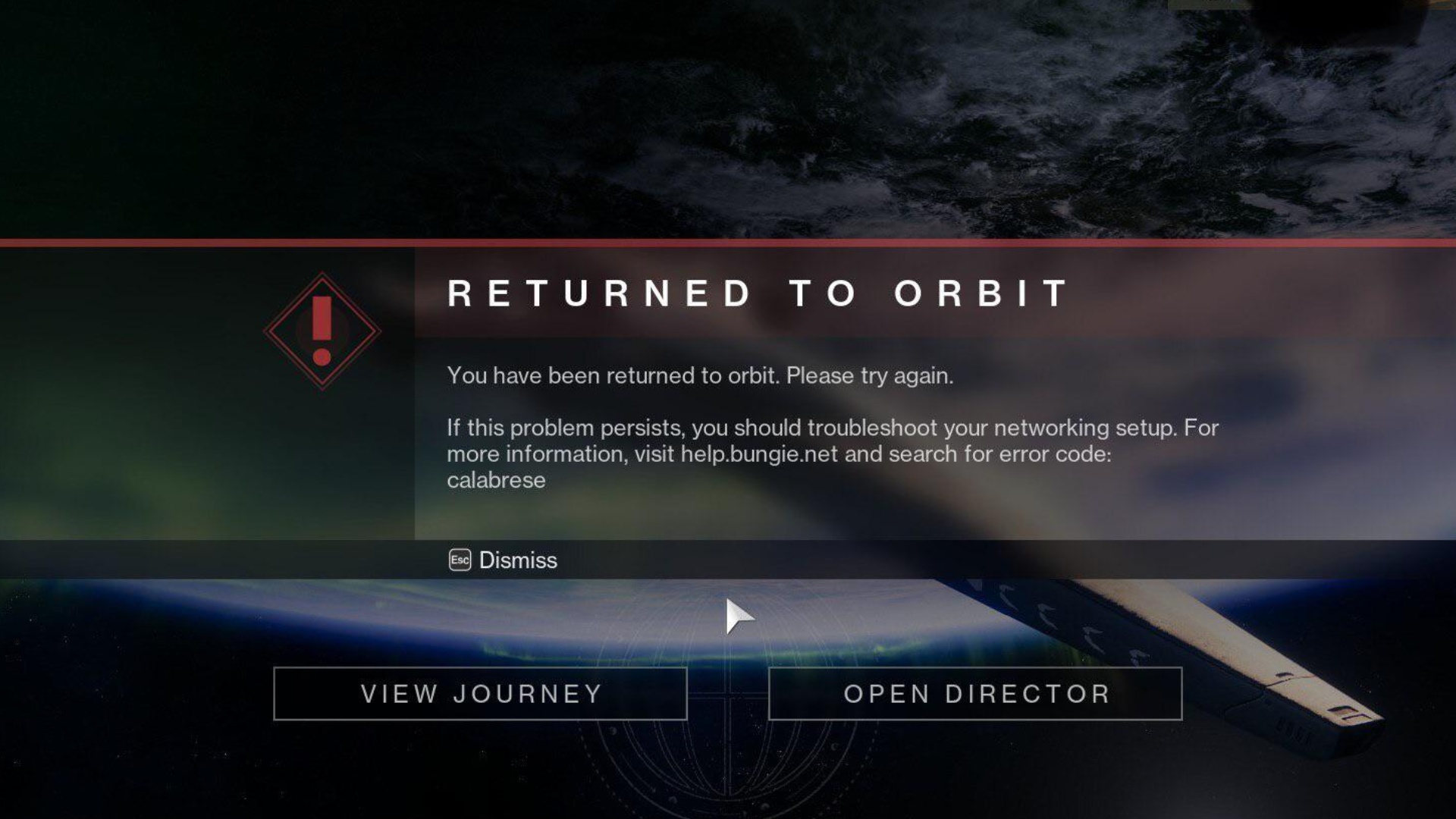Click the Esc key glyph beside Dismiss
Screen dimensions: 1456x819
click(460, 560)
